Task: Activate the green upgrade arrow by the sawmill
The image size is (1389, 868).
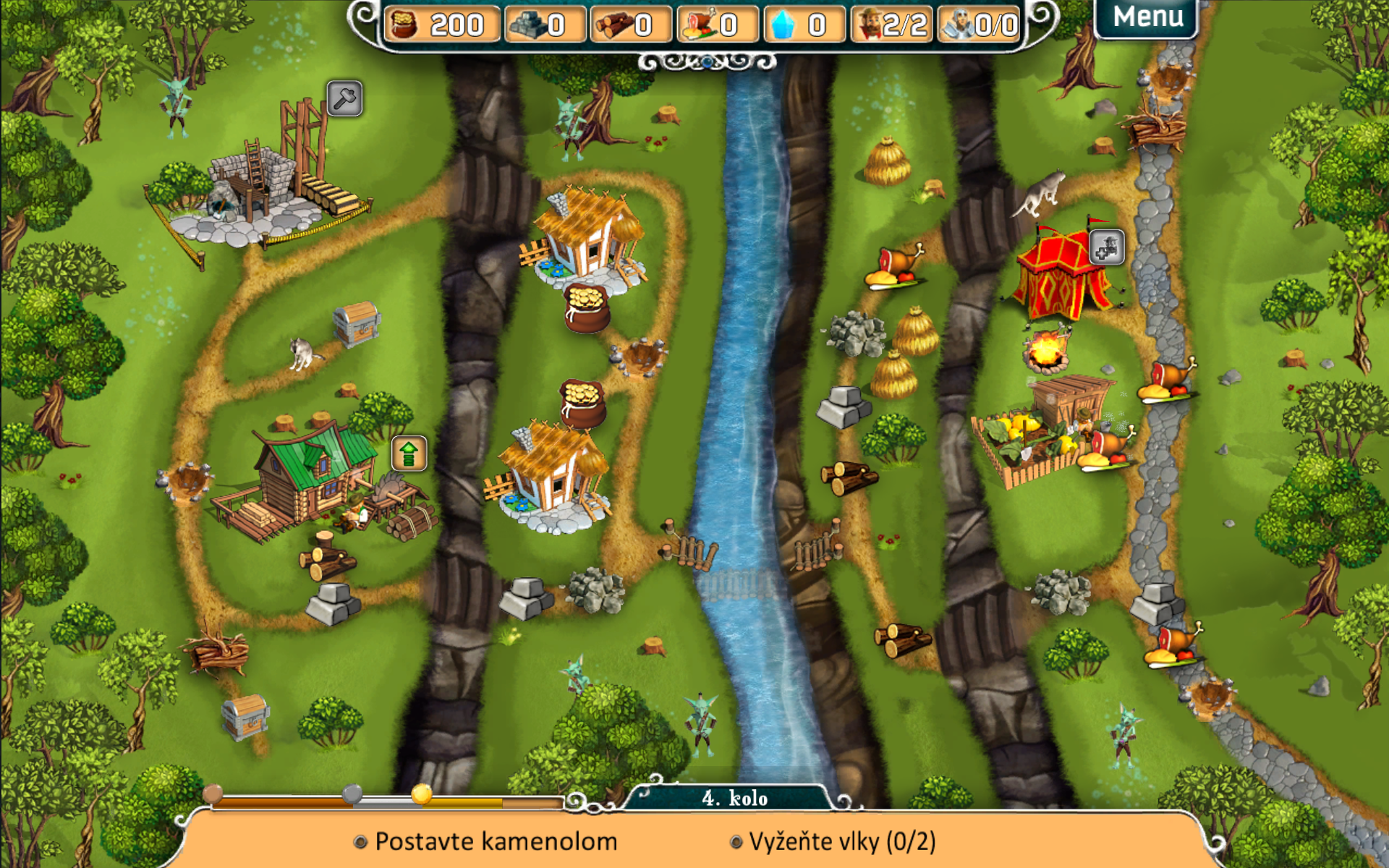Action: pos(409,454)
